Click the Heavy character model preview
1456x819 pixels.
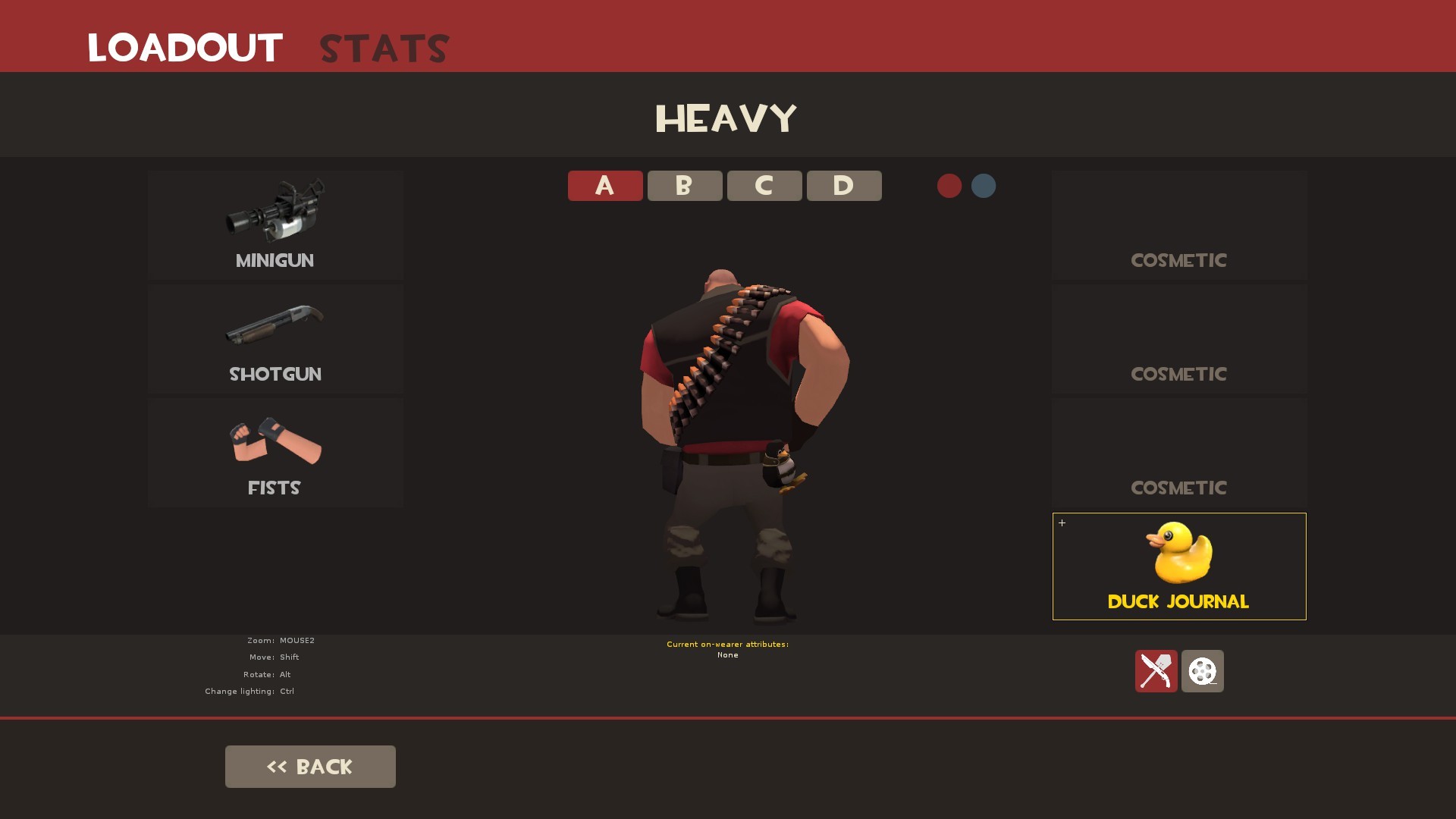click(728, 417)
